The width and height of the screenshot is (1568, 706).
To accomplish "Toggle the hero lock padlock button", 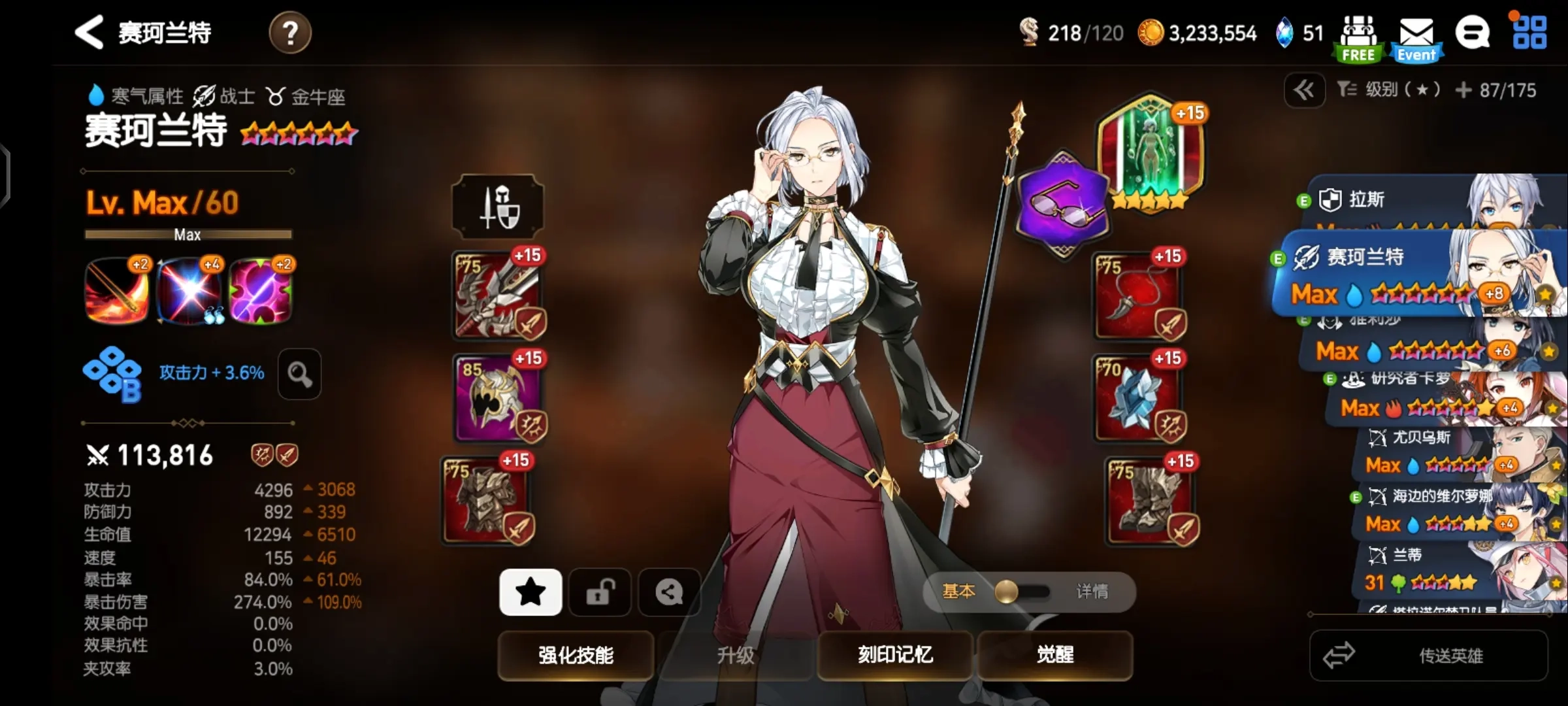I will coord(600,592).
